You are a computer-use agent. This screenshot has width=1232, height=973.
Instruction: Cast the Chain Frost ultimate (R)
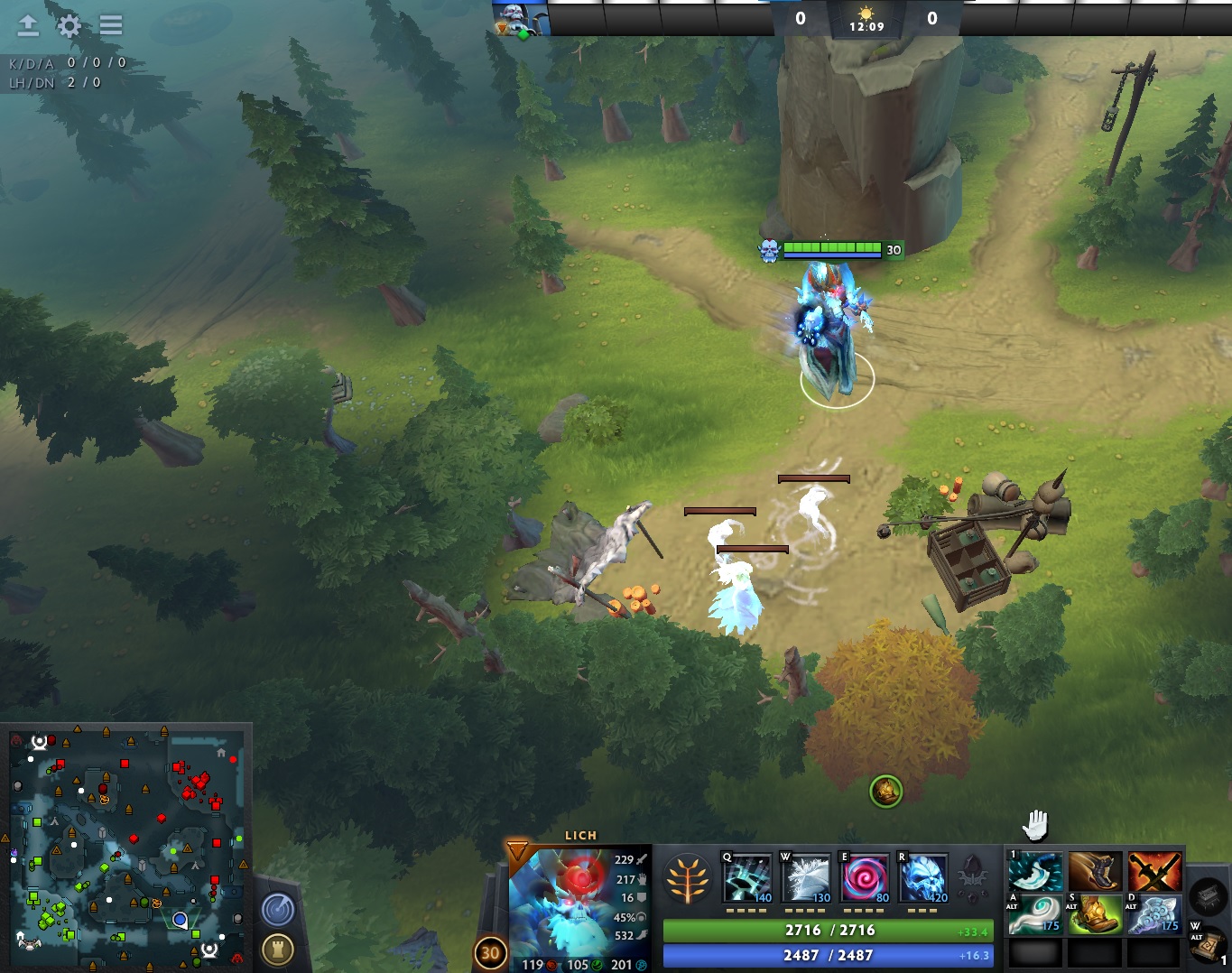(923, 877)
